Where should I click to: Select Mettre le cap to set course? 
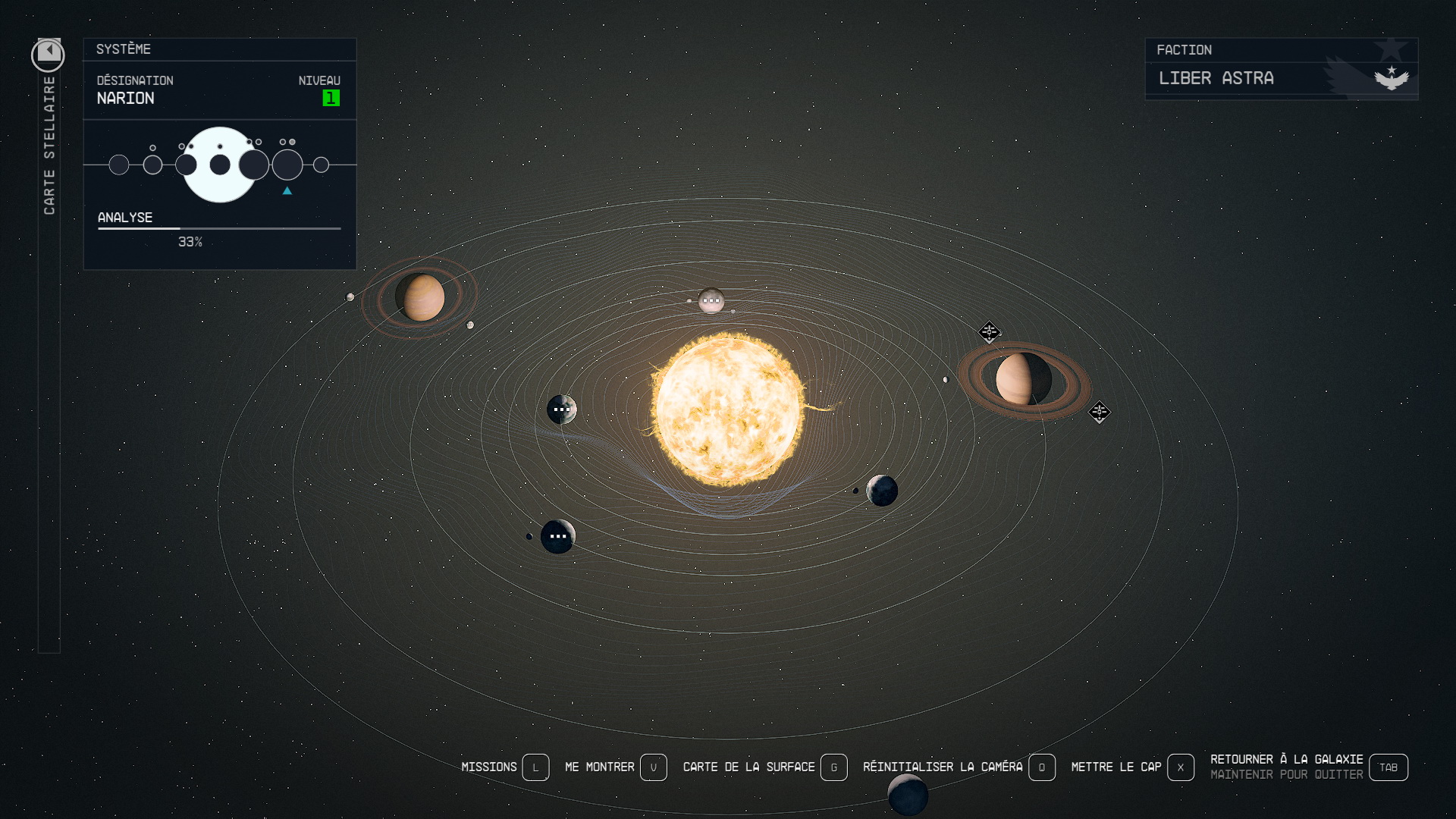click(x=1180, y=767)
